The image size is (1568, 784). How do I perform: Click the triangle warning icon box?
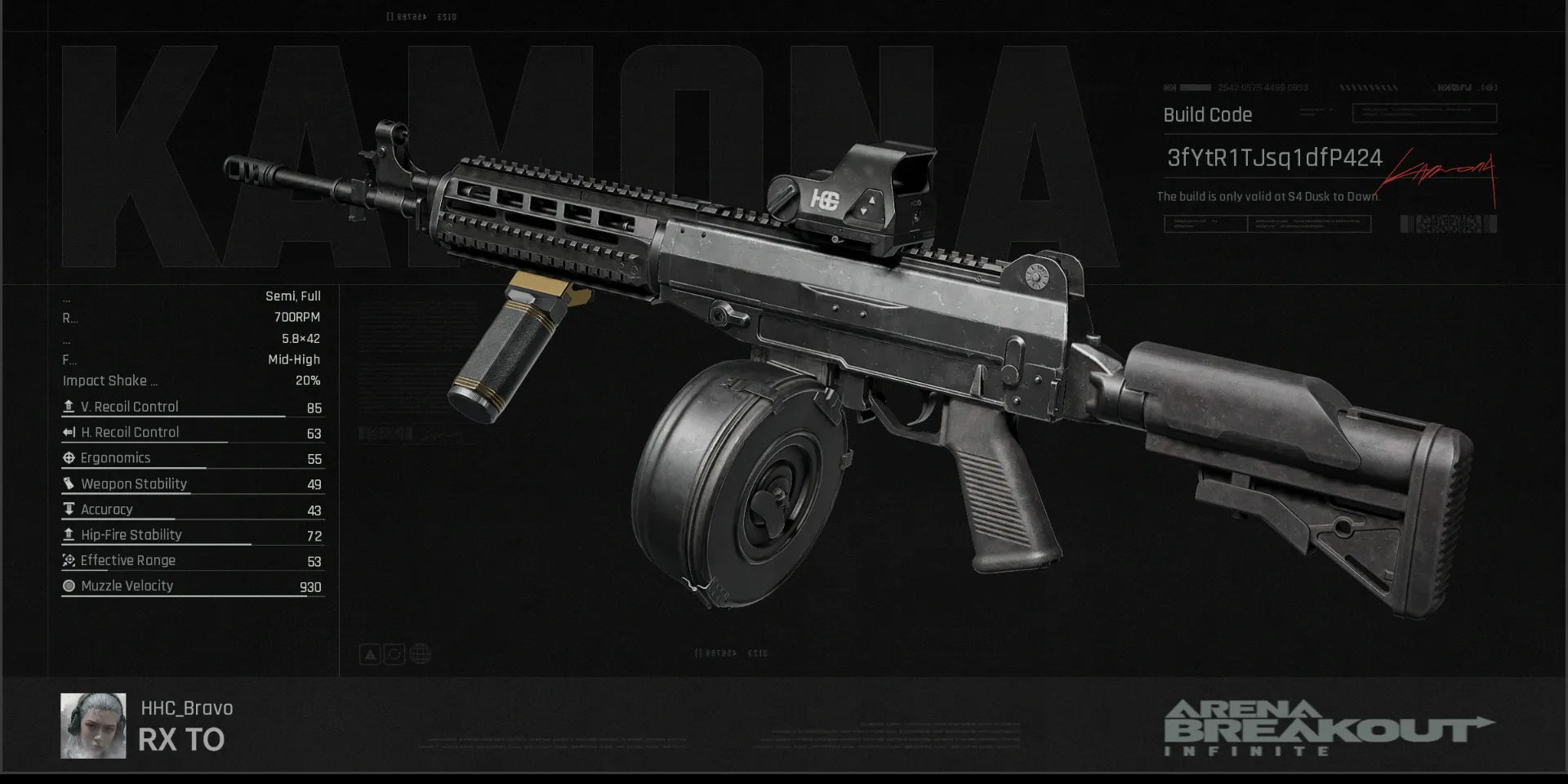pos(370,654)
